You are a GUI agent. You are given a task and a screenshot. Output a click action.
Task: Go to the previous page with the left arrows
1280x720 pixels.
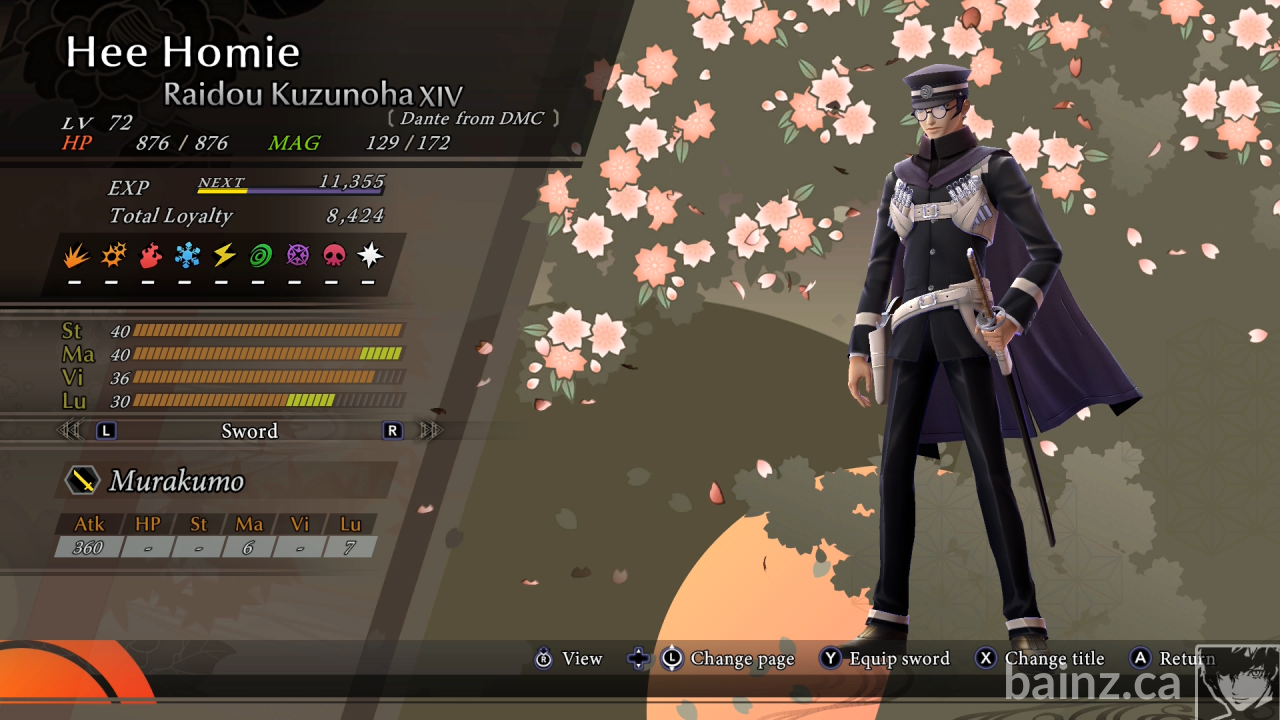[69, 431]
